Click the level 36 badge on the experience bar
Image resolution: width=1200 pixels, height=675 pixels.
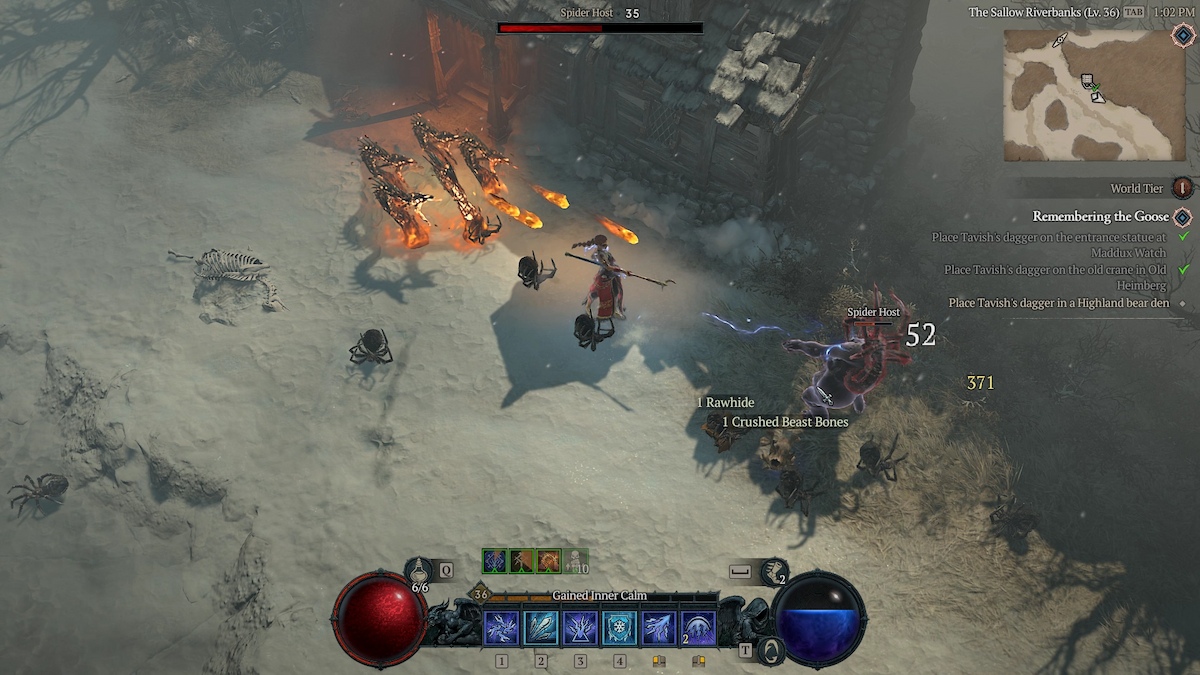481,595
